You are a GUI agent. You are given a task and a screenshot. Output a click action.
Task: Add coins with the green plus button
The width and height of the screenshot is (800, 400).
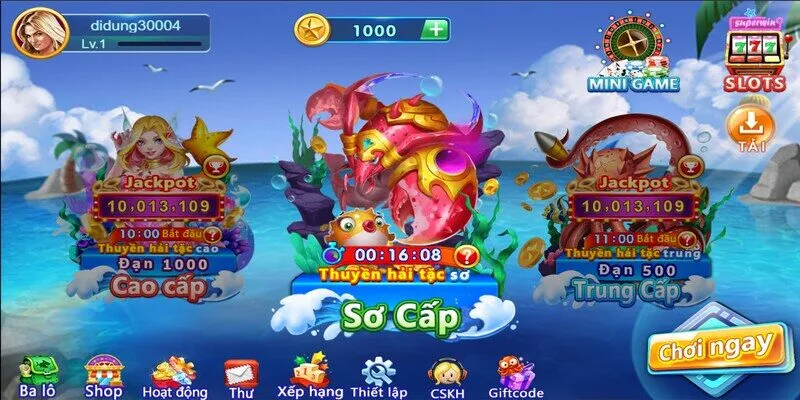click(434, 30)
